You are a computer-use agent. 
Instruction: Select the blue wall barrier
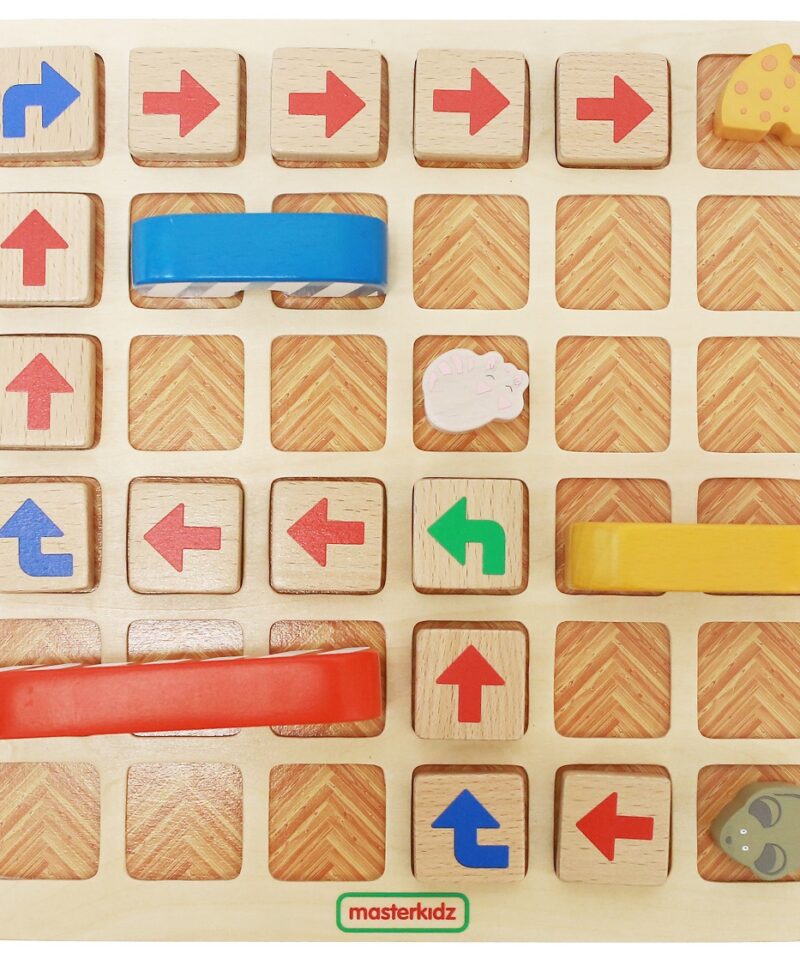258,251
